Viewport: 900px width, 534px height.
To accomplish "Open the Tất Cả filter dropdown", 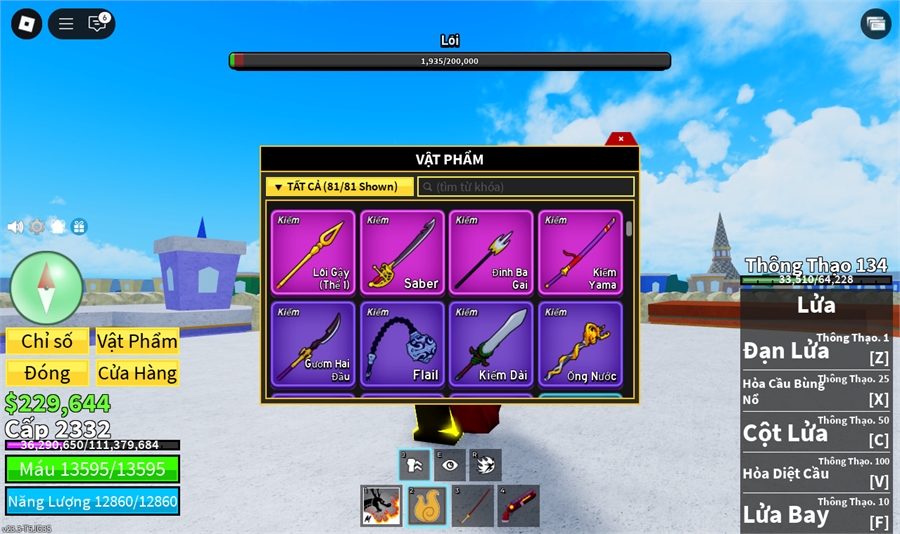I will click(340, 187).
